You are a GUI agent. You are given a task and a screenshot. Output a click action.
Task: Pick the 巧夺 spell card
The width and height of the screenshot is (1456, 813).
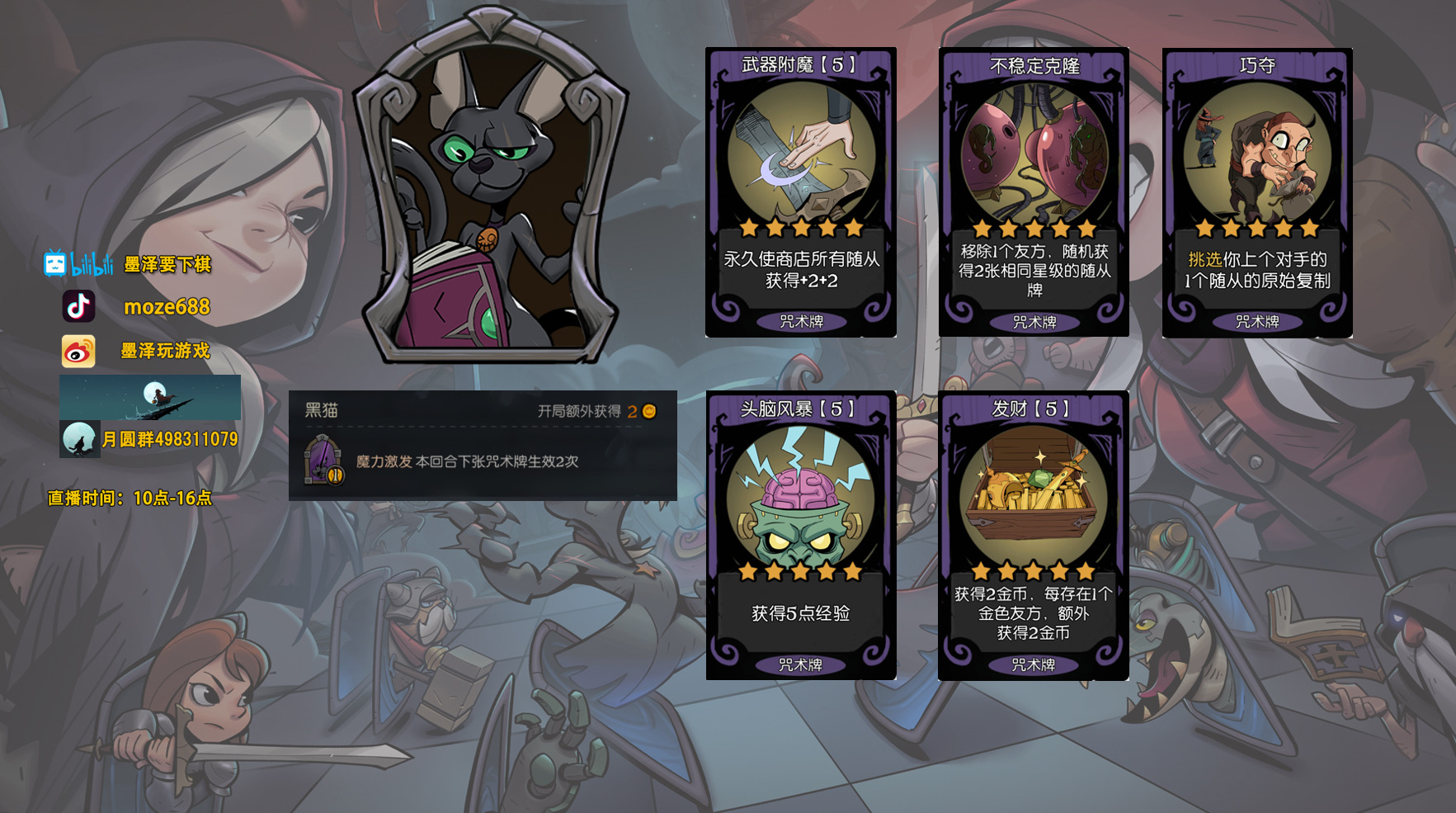coord(1256,191)
